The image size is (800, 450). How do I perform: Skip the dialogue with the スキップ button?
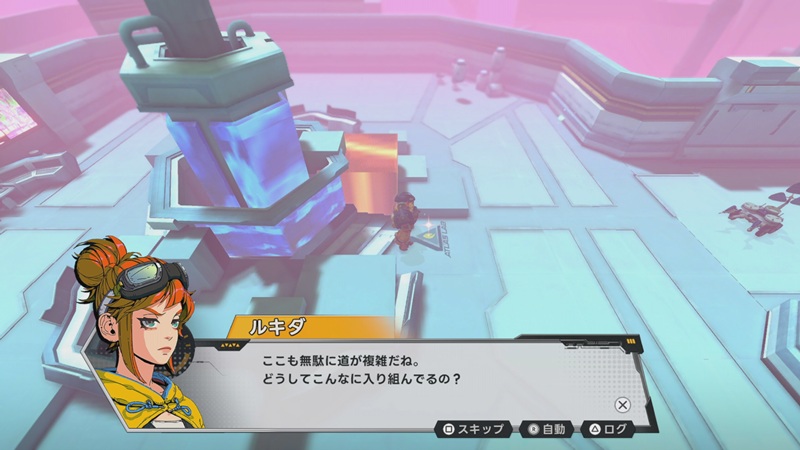(474, 430)
